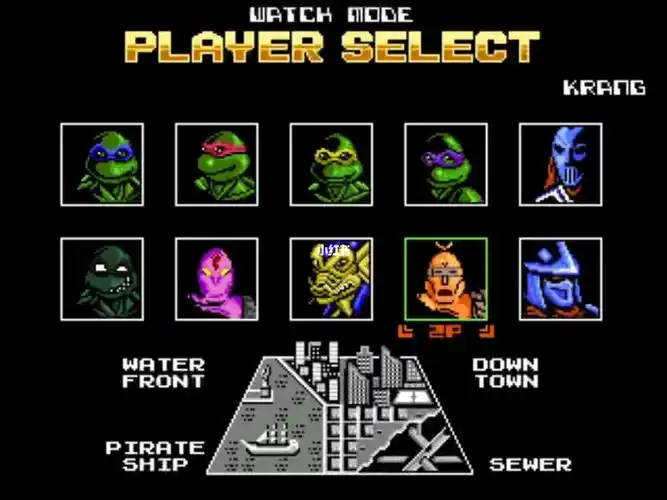Select the blue-masked turtle Leonardo portrait
The height and width of the screenshot is (500, 667).
[x=102, y=164]
